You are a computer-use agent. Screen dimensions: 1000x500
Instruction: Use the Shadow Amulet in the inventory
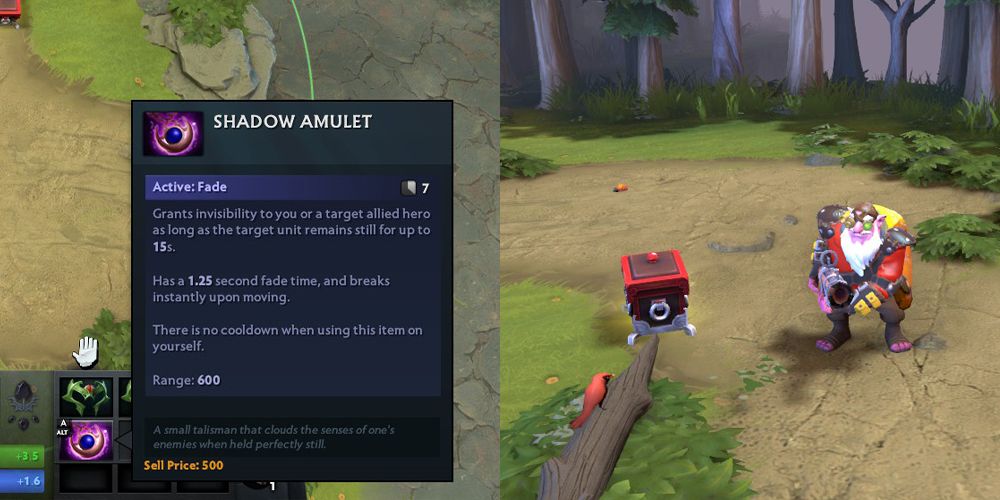(84, 440)
